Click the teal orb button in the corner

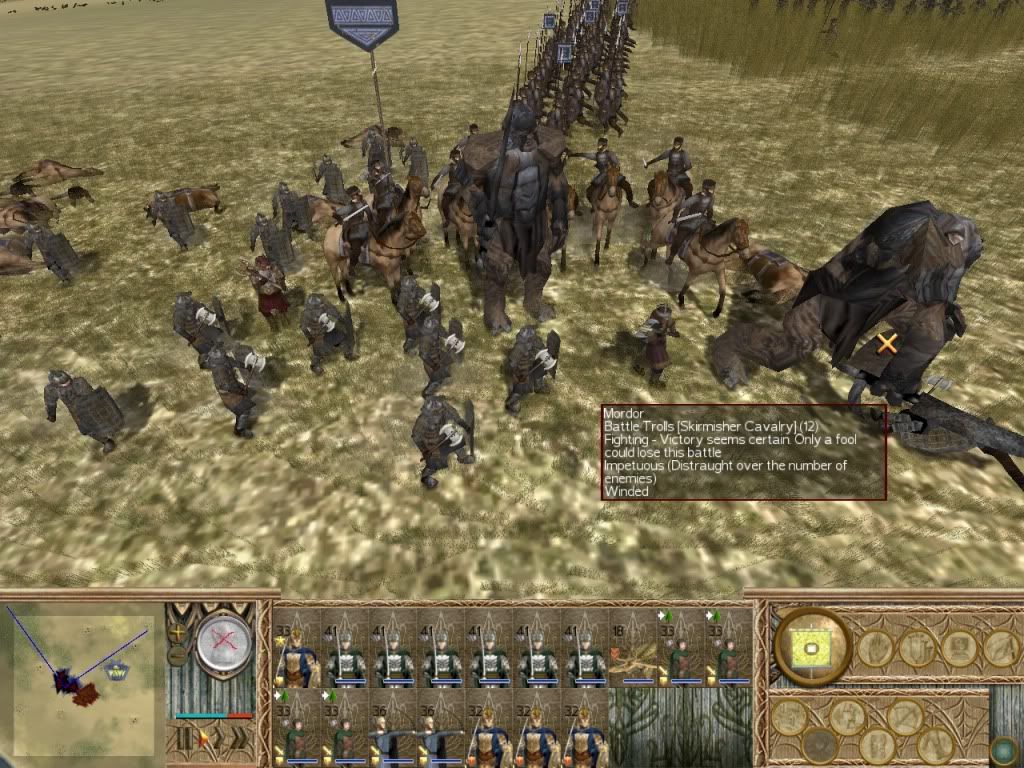tap(1003, 748)
